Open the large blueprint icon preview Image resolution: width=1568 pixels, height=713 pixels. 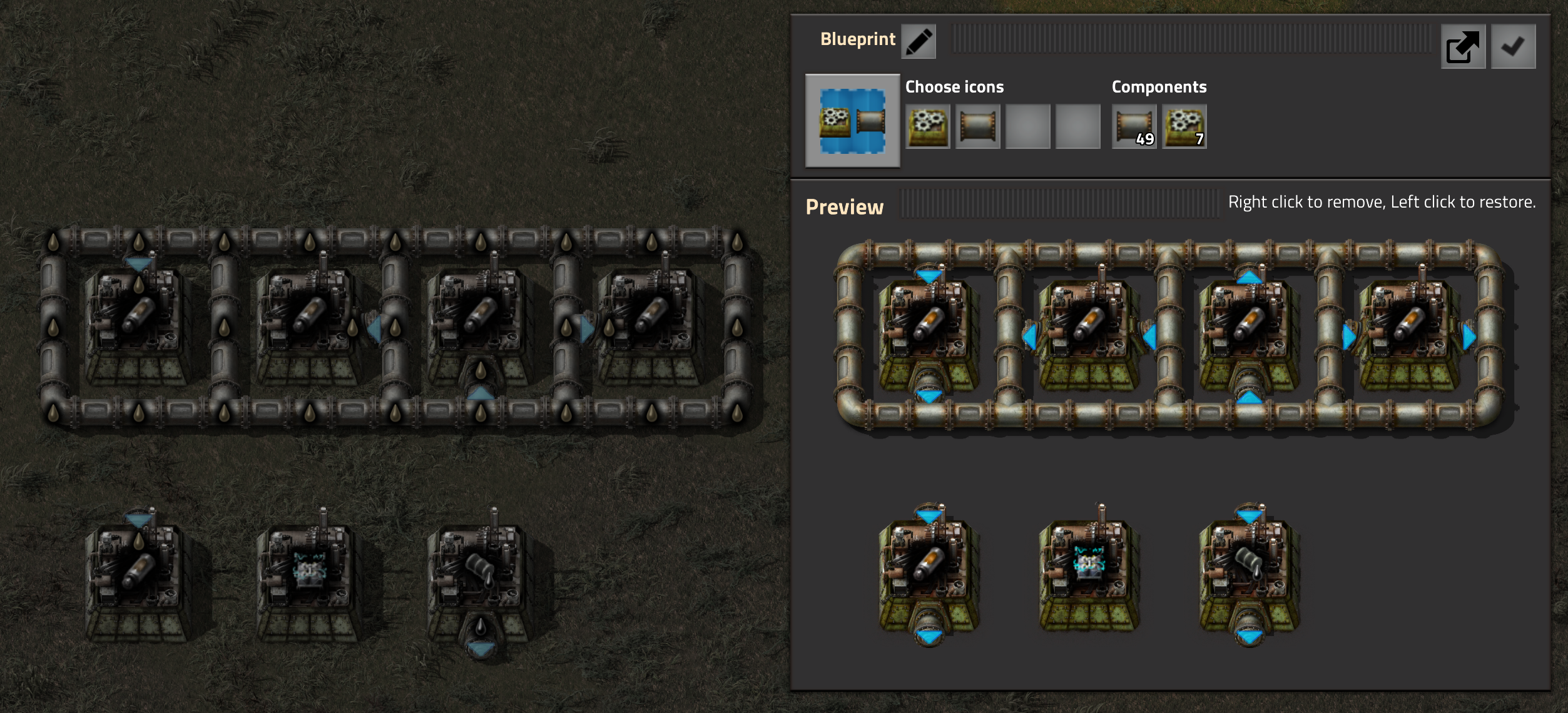[852, 121]
